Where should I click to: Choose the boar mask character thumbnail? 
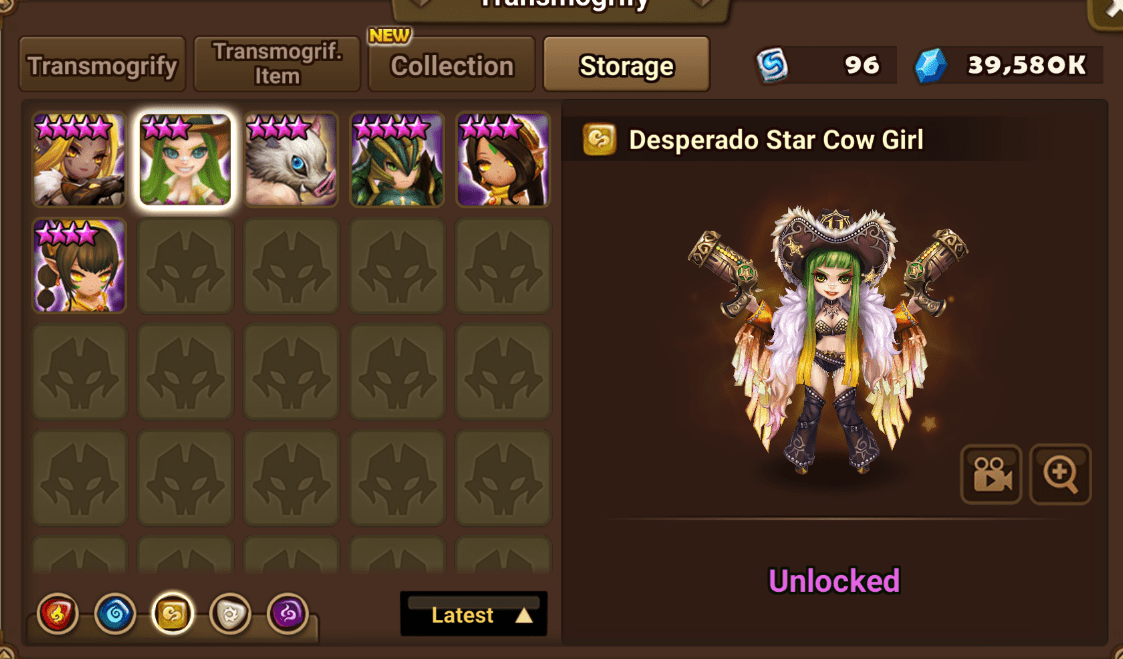click(291, 160)
